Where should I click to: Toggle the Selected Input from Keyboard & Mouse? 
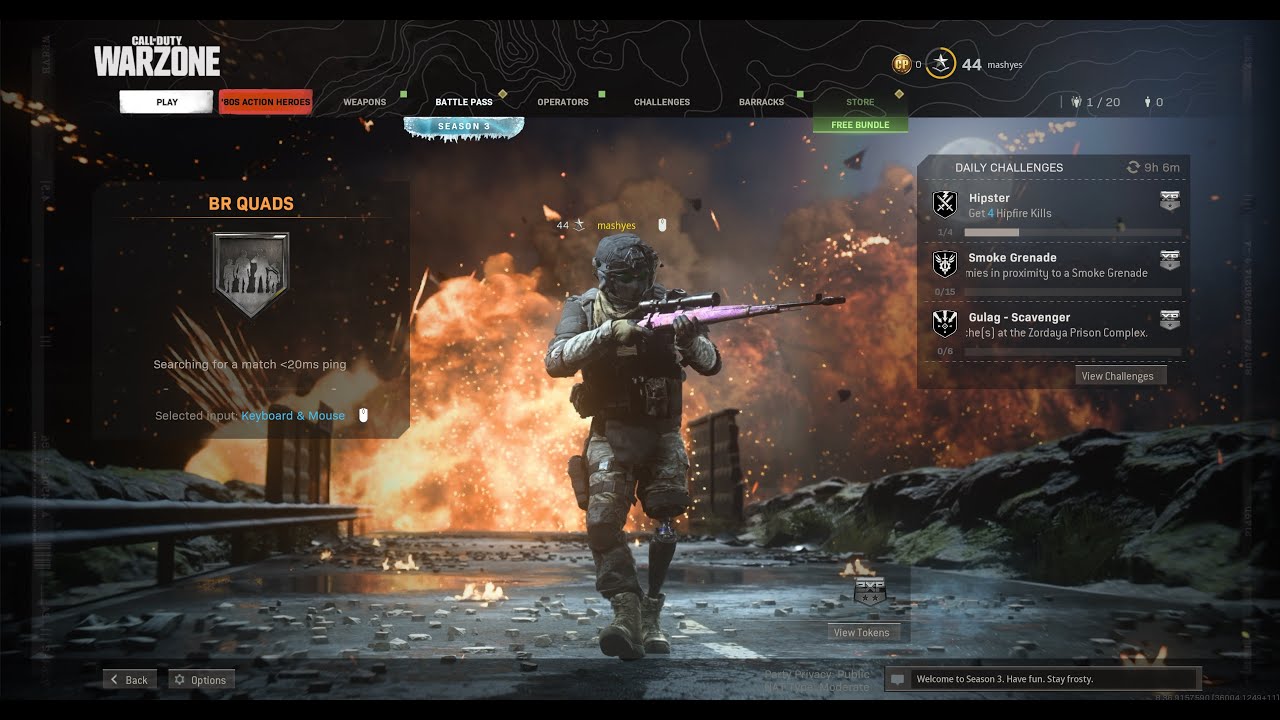292,414
